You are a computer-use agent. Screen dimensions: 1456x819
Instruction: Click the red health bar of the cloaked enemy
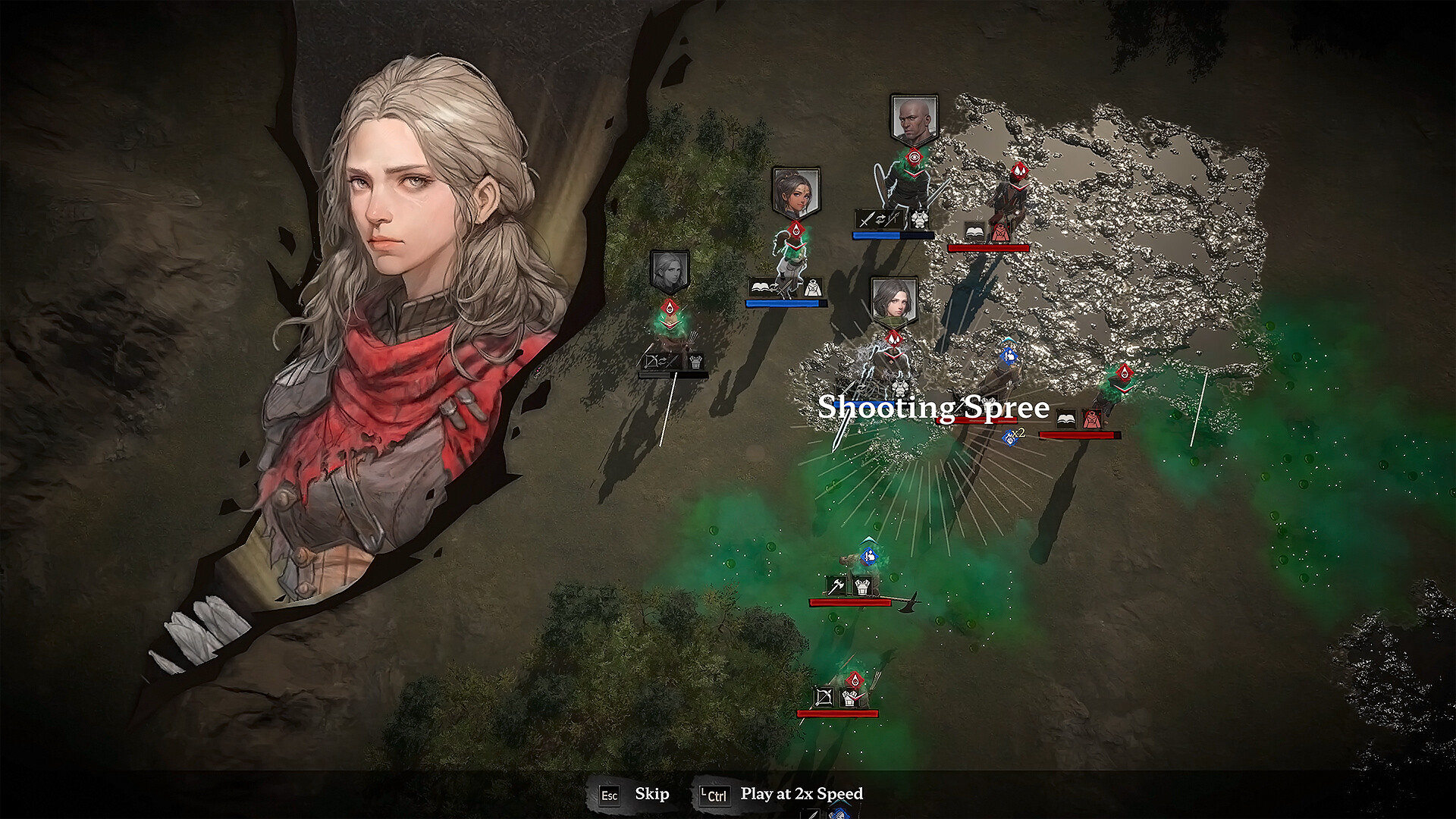pyautogui.click(x=988, y=247)
